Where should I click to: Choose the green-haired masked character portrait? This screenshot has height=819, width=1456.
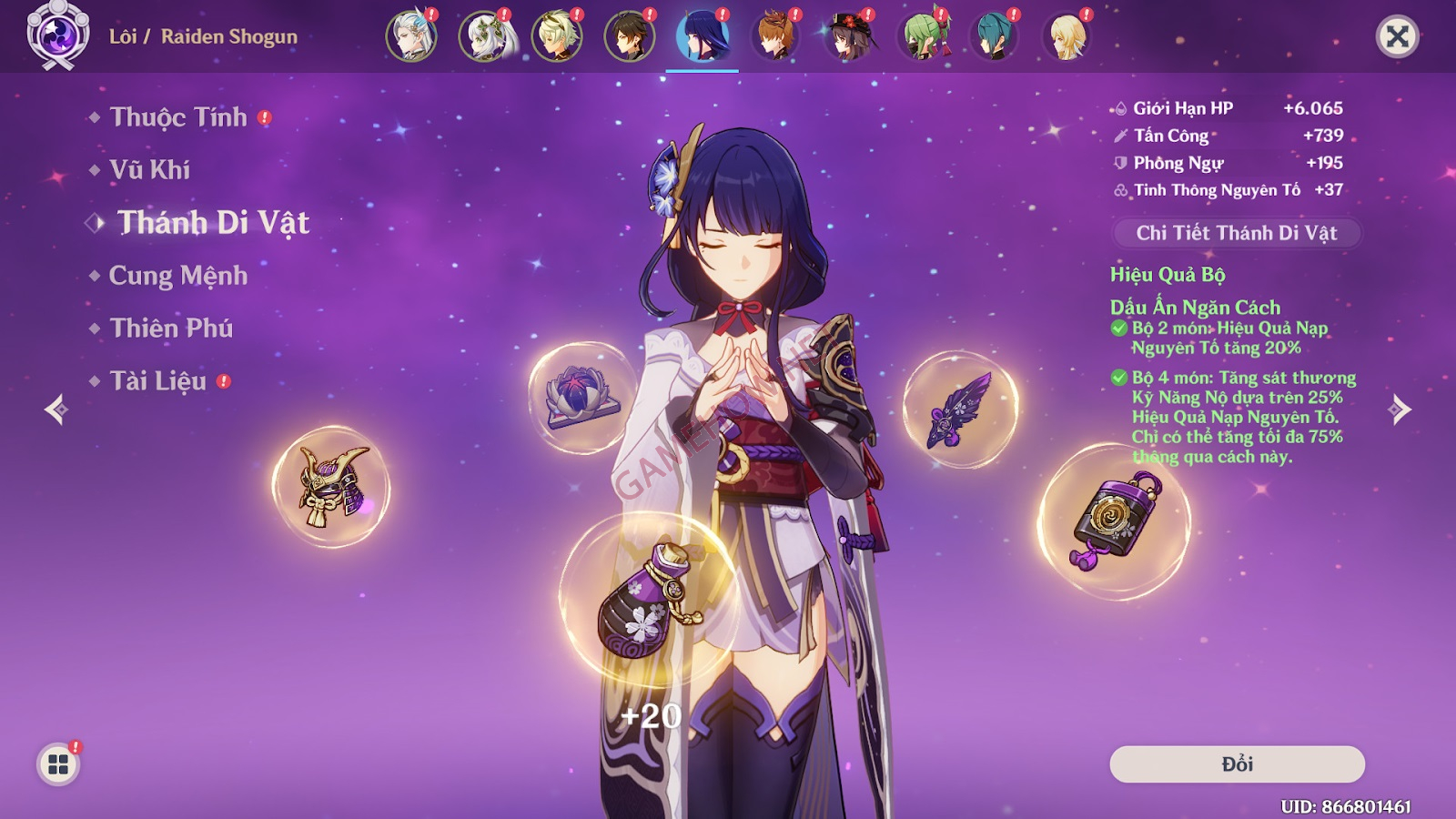(921, 37)
